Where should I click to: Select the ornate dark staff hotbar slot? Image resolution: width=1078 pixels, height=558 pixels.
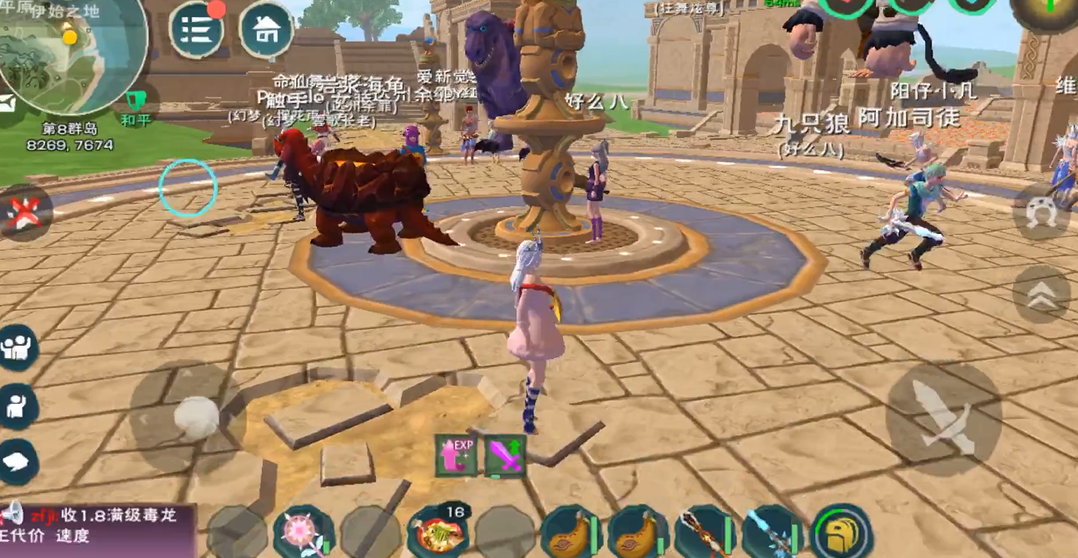coord(705,530)
